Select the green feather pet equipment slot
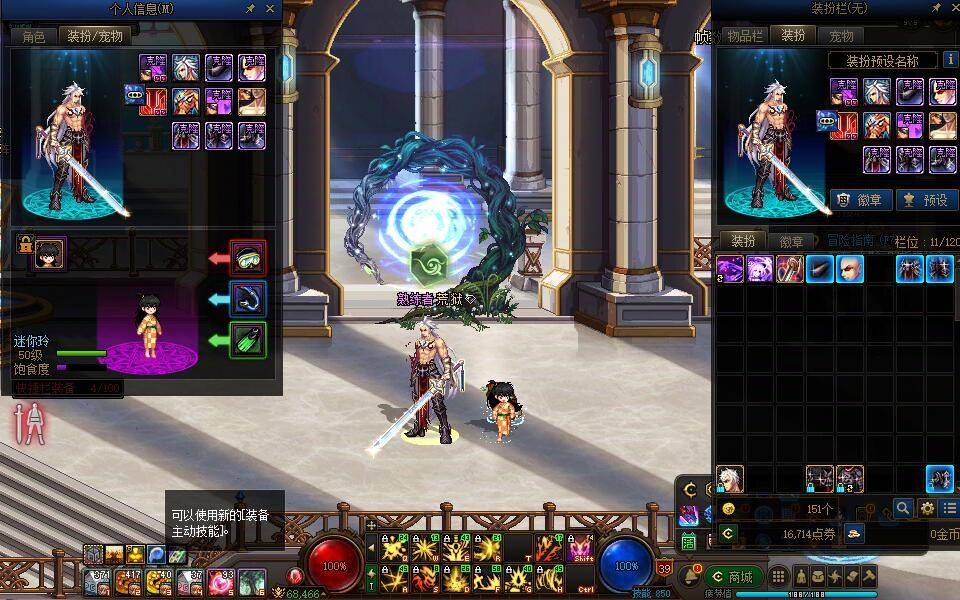The width and height of the screenshot is (960, 600). tap(247, 340)
